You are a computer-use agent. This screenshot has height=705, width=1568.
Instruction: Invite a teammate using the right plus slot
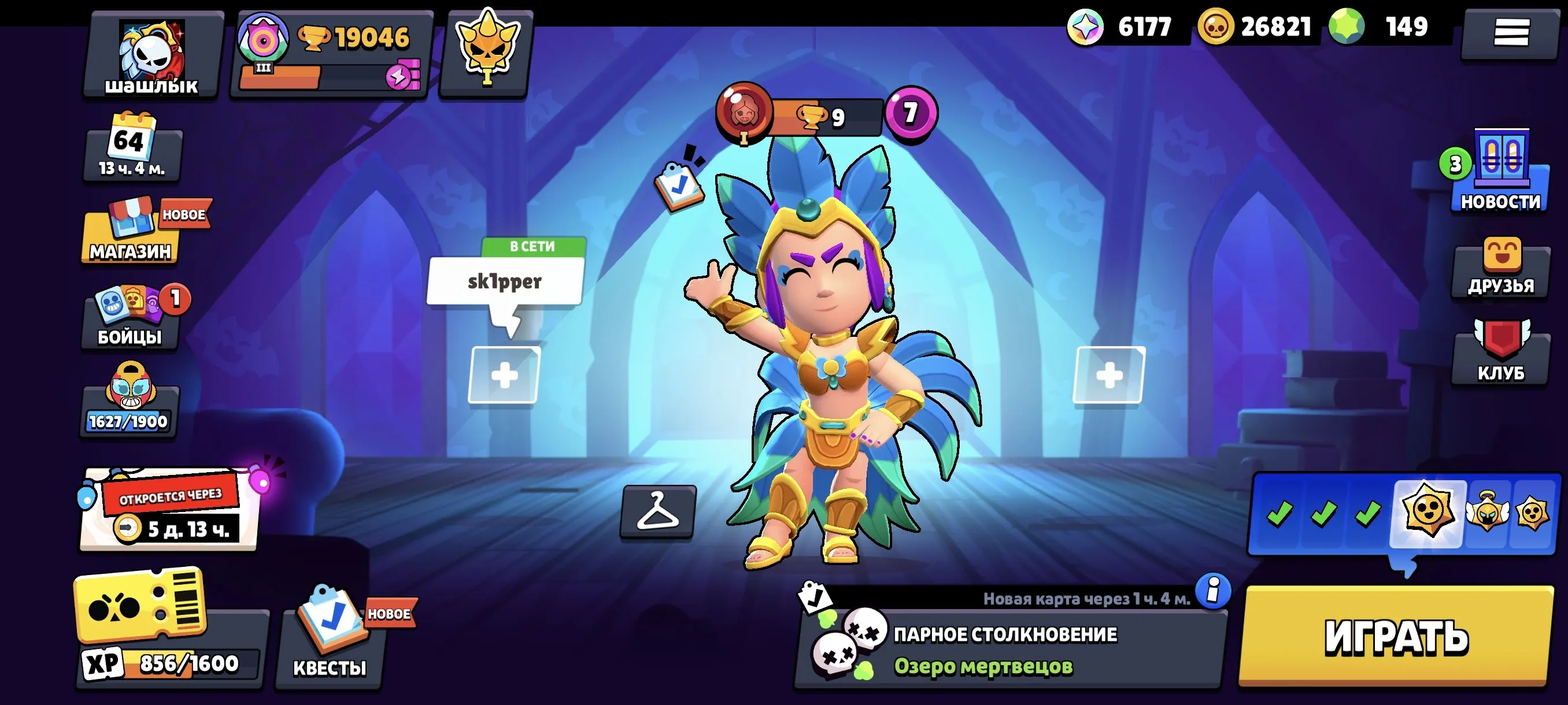pyautogui.click(x=1108, y=374)
